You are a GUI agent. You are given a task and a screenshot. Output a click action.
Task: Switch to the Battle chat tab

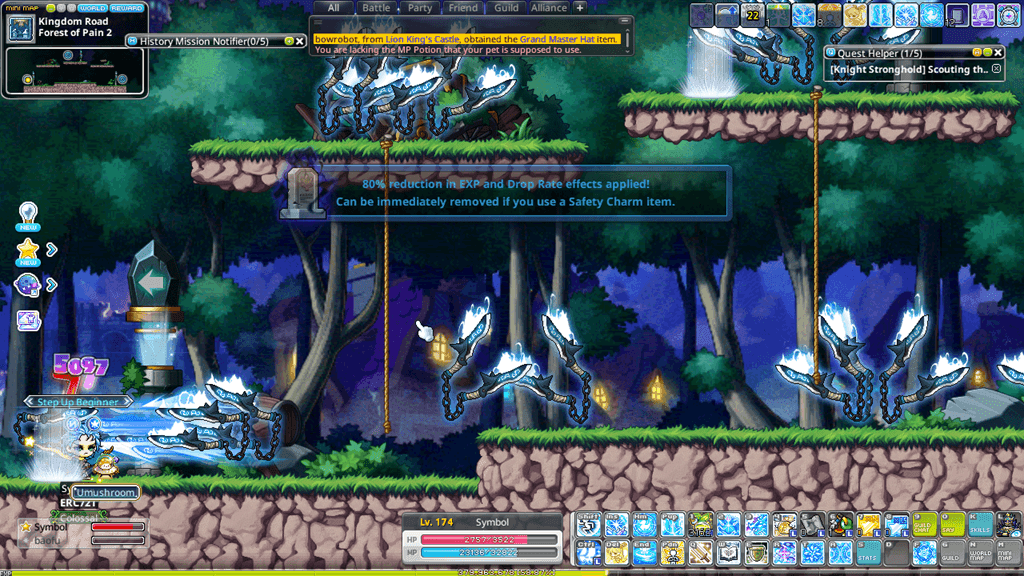pyautogui.click(x=376, y=8)
